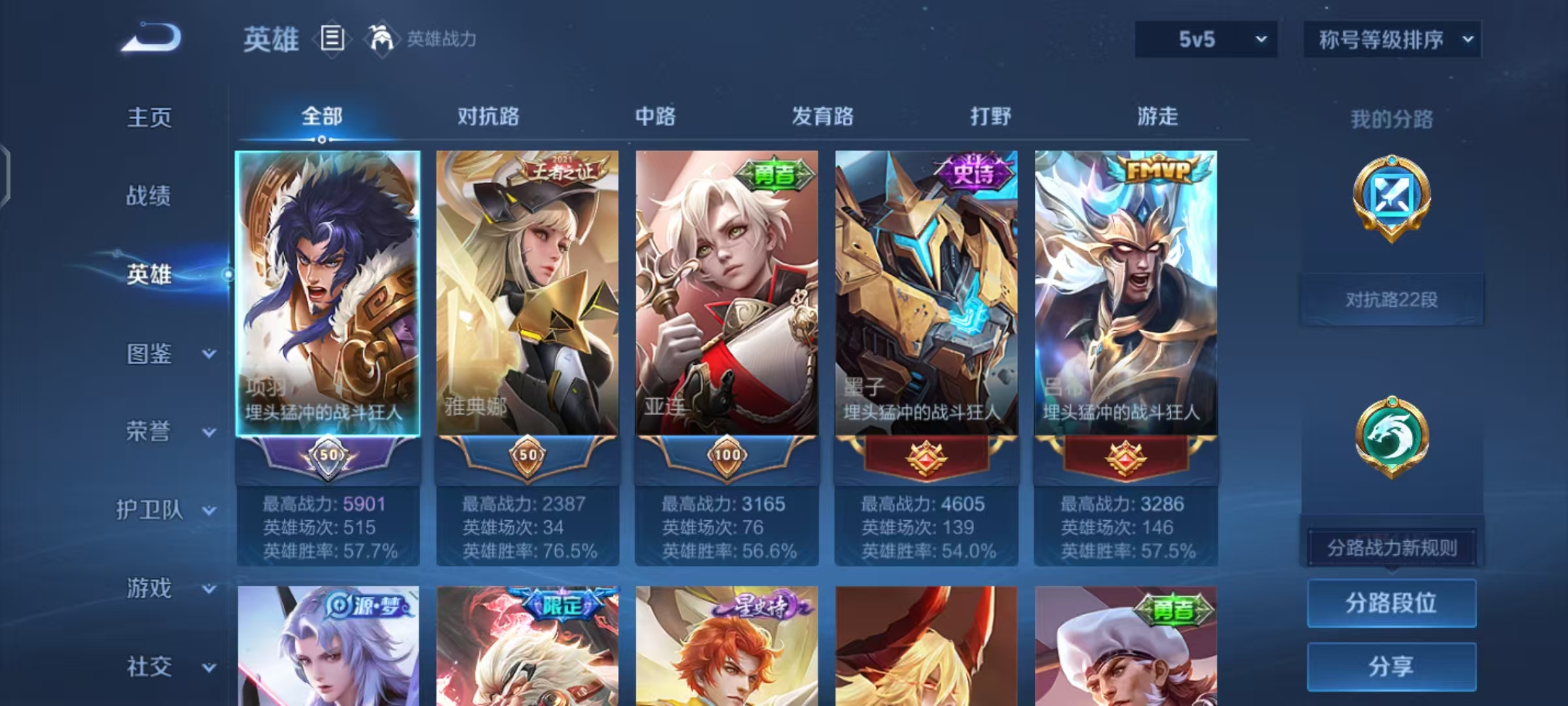Select the 全部 heroes filter tab
The image size is (1568, 706).
[x=320, y=116]
